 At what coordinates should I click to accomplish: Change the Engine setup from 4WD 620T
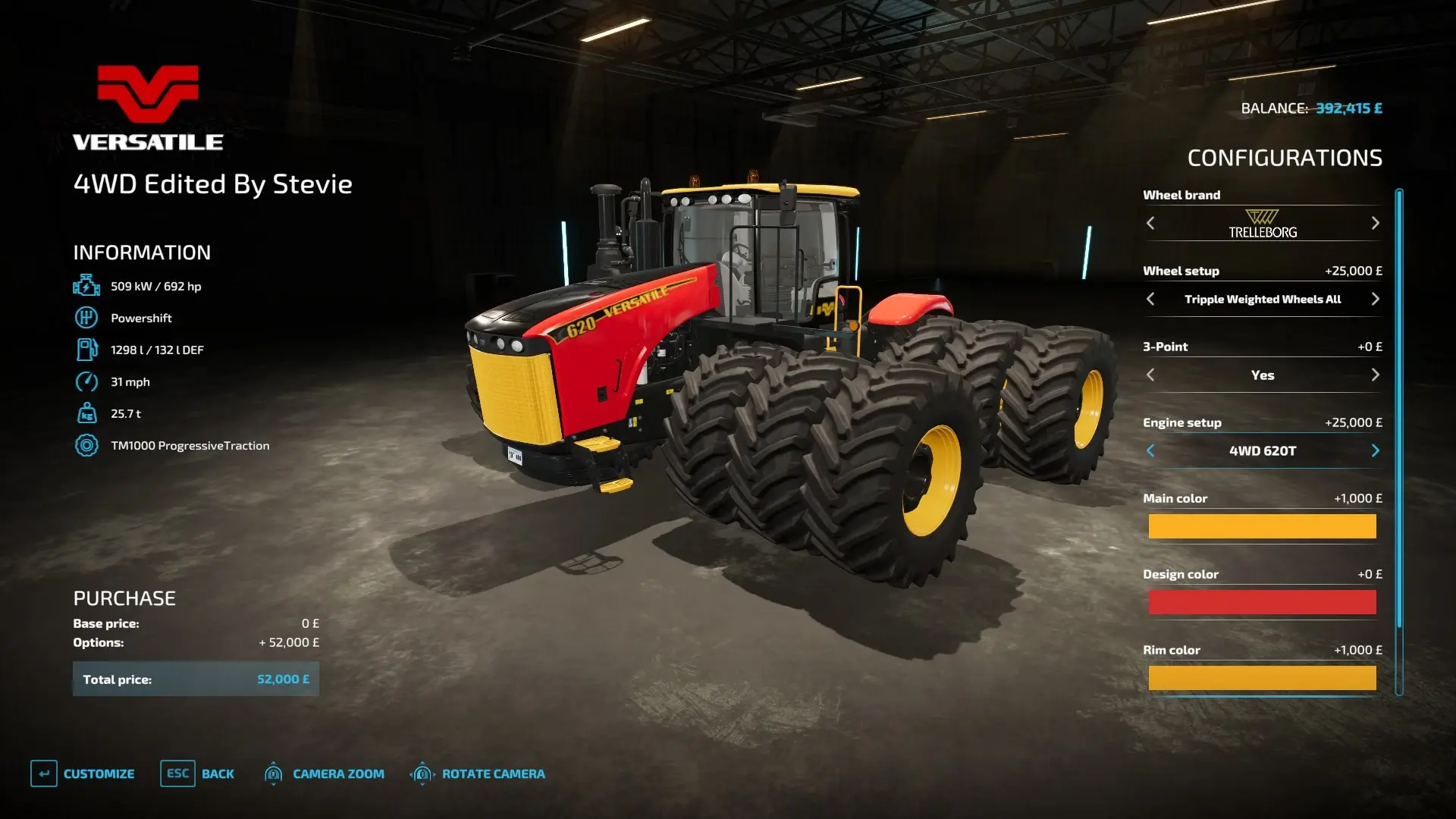click(1374, 450)
